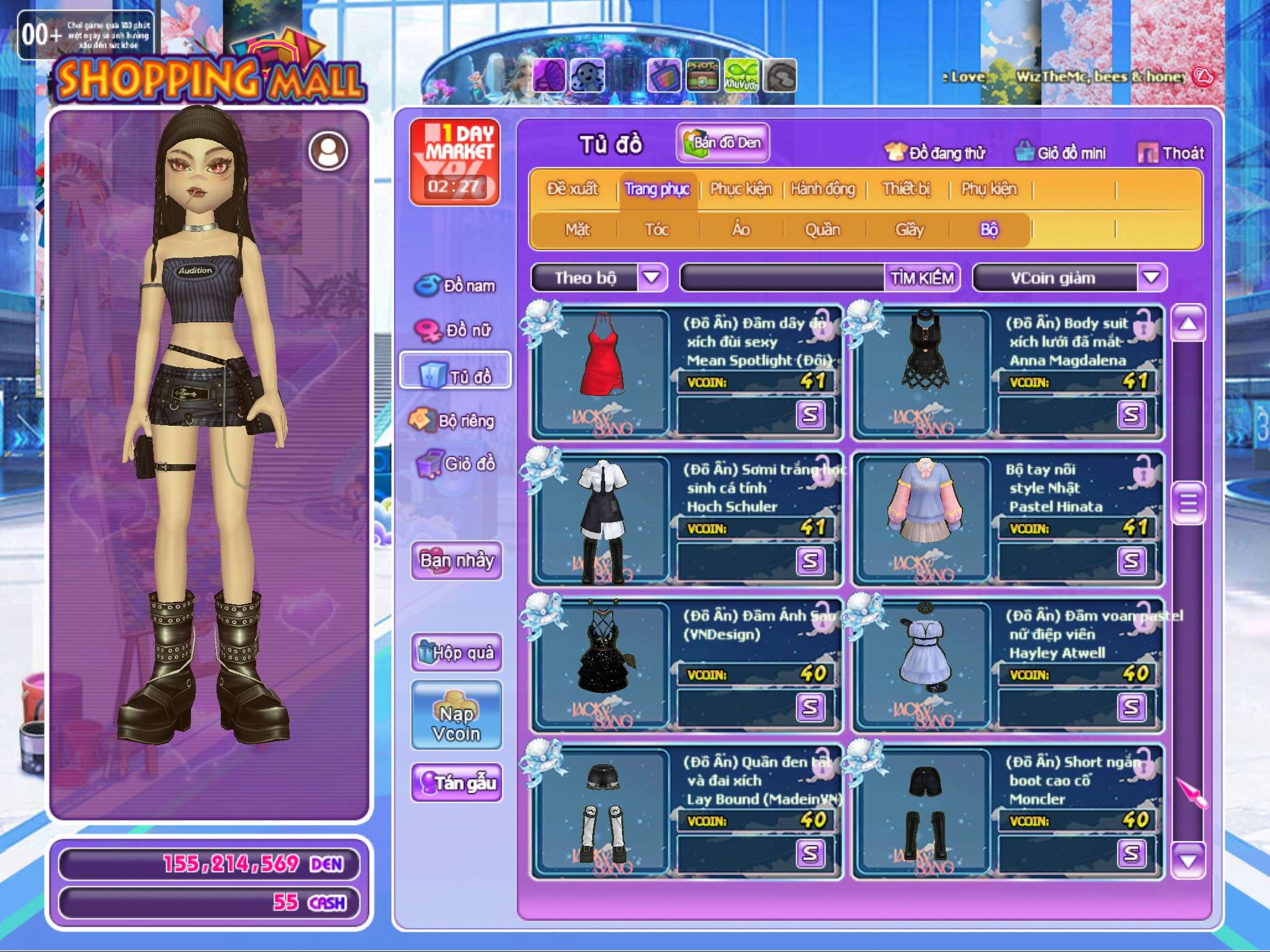Open the Bán đồ Den sell button
This screenshot has height=952, width=1270.
tap(722, 143)
